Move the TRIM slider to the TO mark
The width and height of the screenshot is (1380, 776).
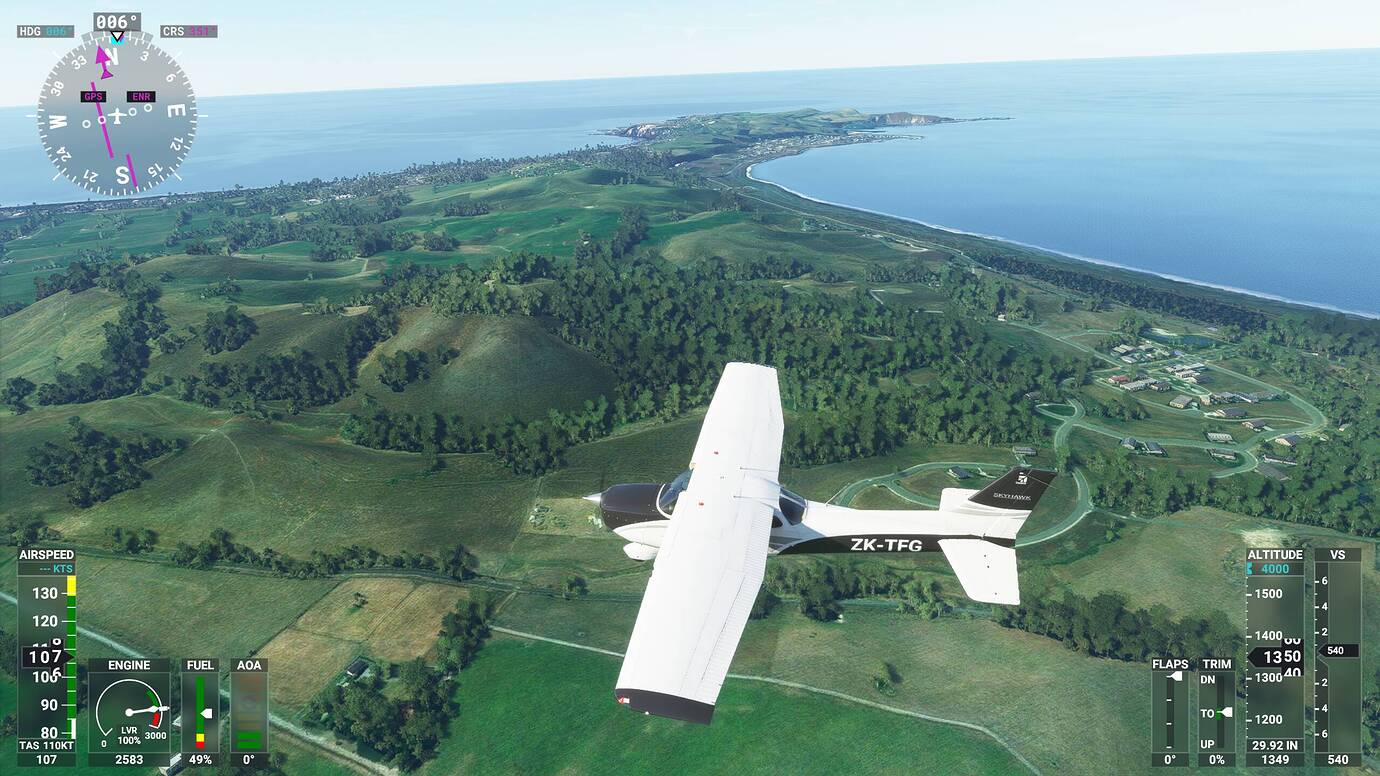pyautogui.click(x=1229, y=712)
